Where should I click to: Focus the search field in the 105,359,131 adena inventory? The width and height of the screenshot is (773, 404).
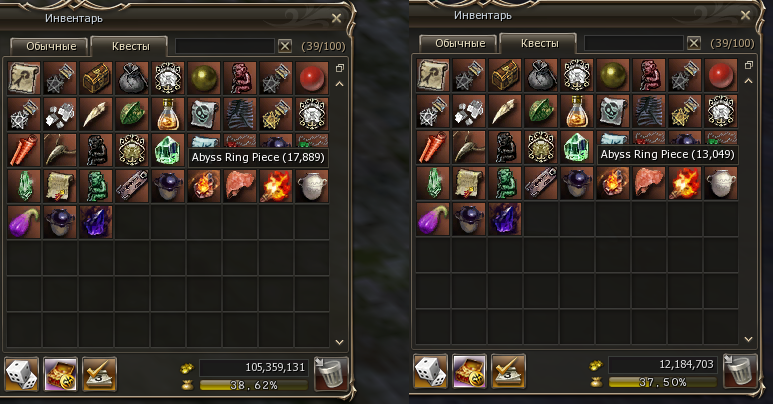pos(224,46)
